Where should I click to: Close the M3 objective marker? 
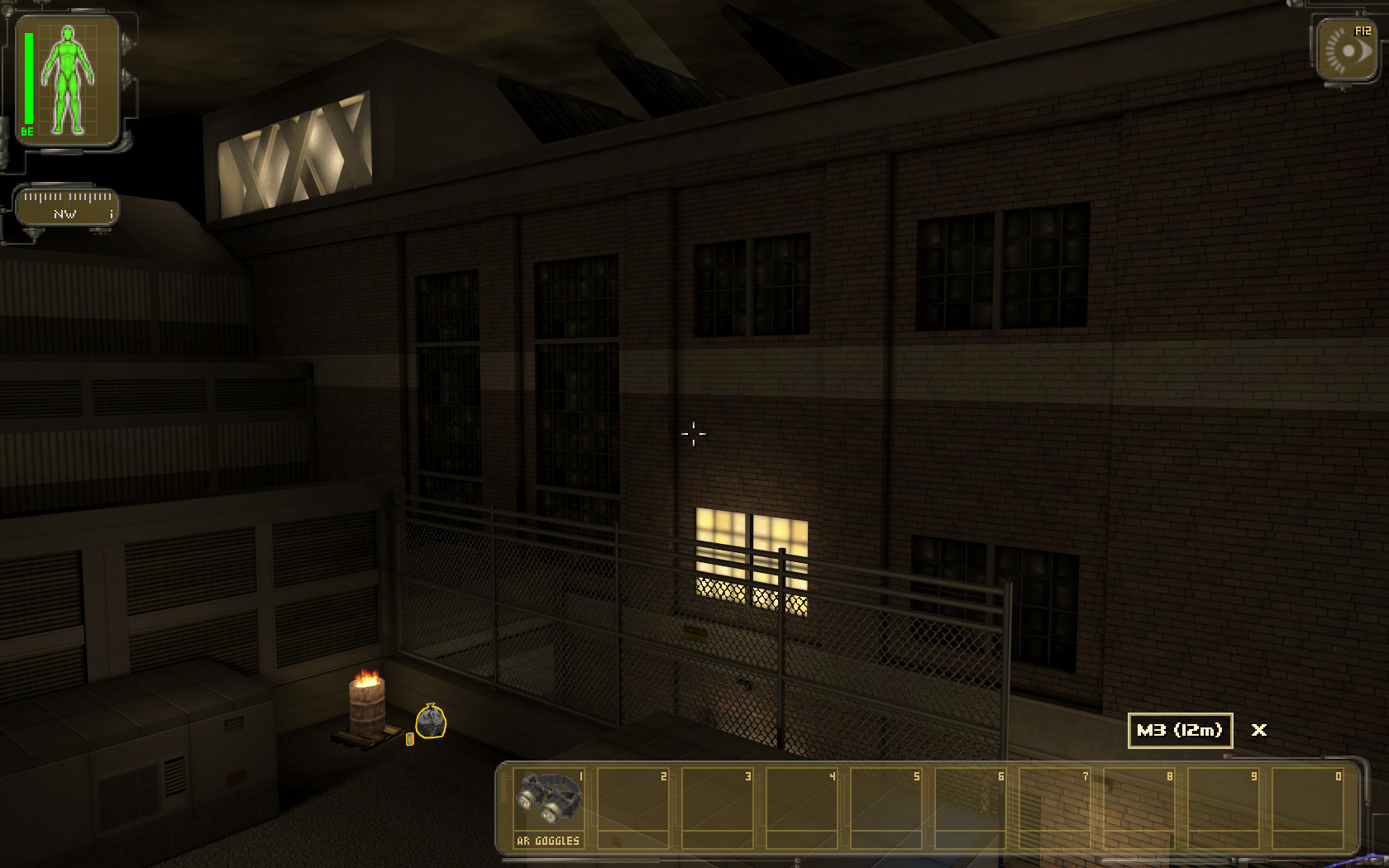(1258, 730)
